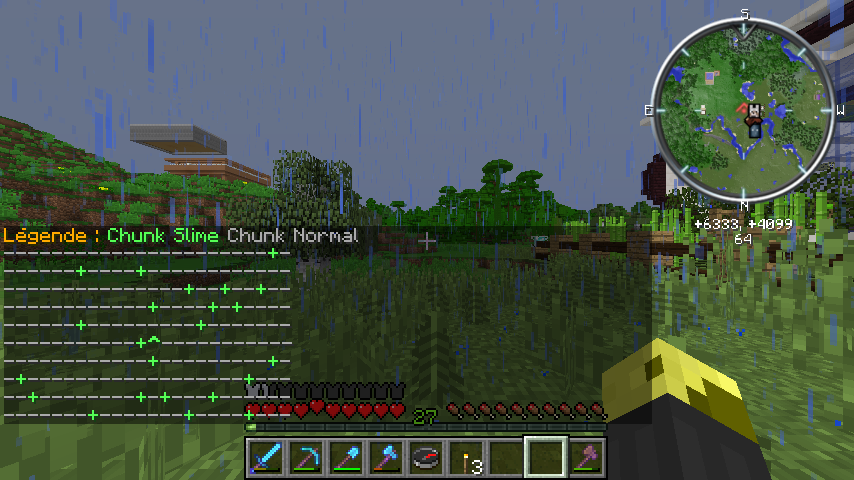Select the diamond pickaxe hotbar slot

coord(305,458)
